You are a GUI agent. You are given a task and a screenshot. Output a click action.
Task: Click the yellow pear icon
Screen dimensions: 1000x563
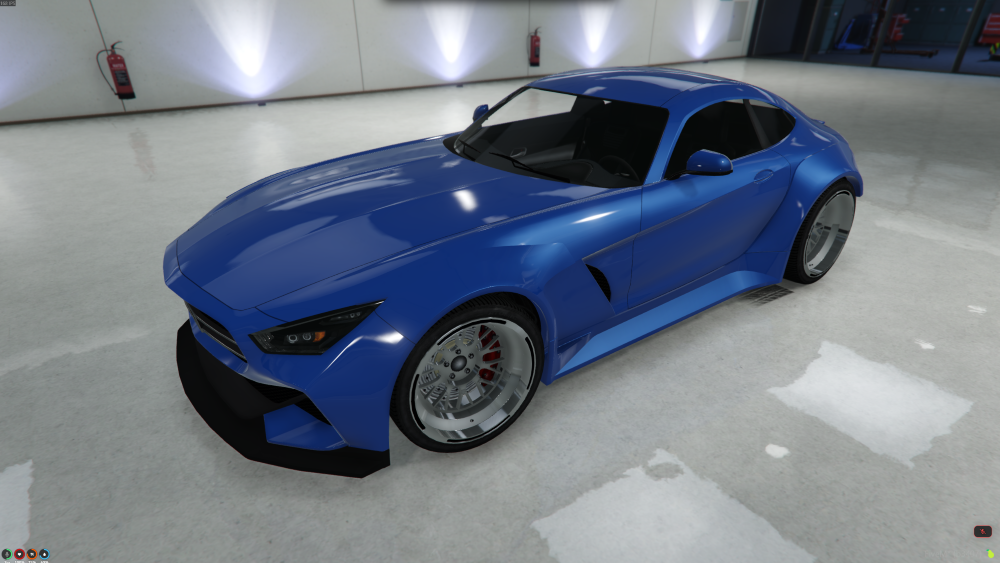[990, 553]
